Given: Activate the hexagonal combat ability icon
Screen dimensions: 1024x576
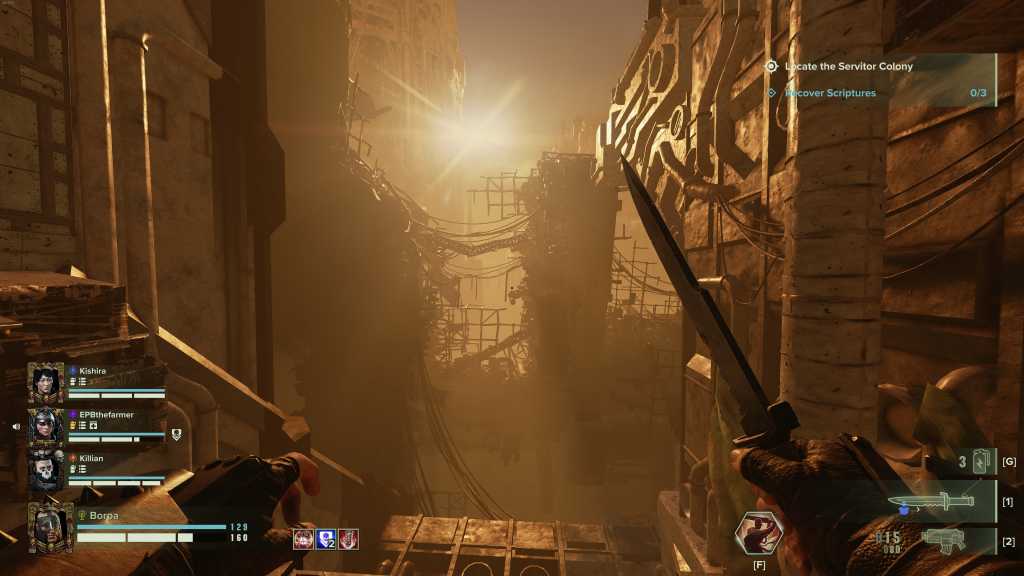Looking at the screenshot, I should (759, 534).
